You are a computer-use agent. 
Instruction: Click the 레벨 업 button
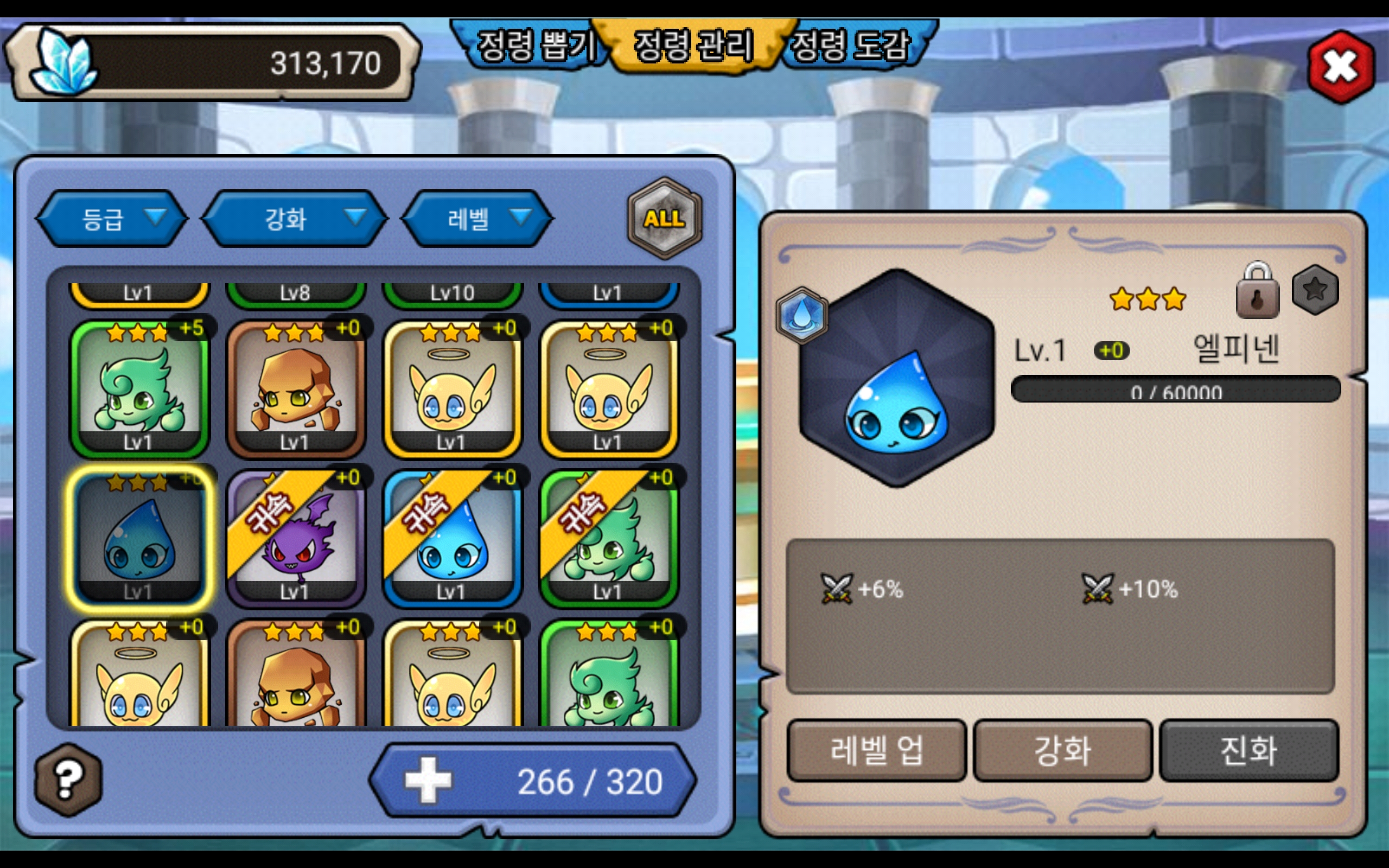(876, 750)
